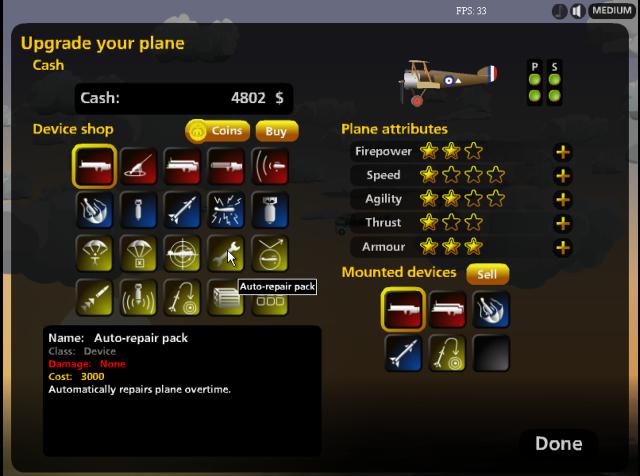Pick the rotating turret gun in shop
The image size is (640, 476).
(137, 167)
